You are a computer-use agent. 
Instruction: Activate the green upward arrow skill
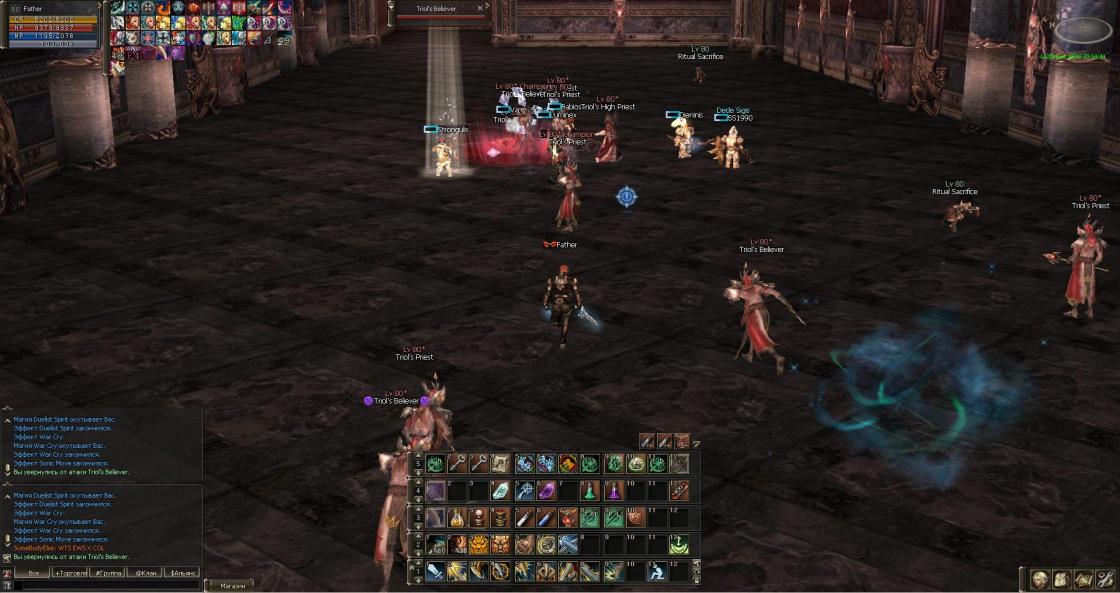pyautogui.click(x=680, y=545)
